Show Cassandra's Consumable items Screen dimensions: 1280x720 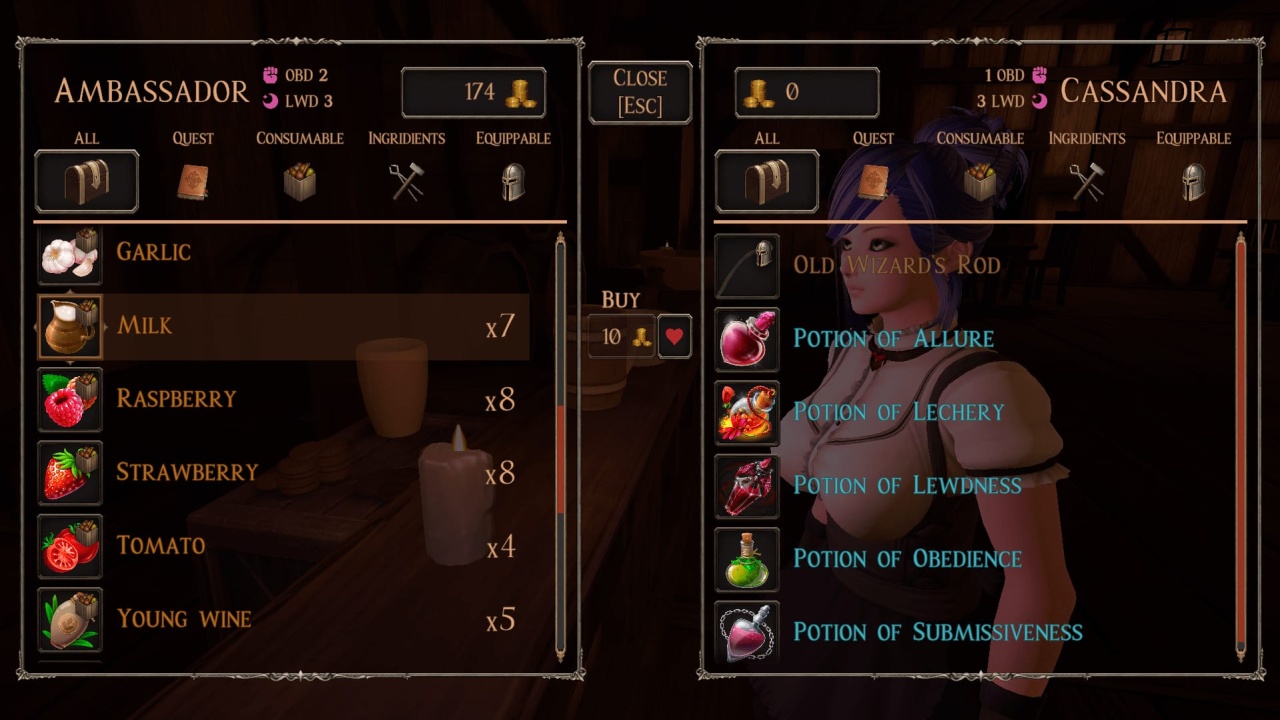979,180
